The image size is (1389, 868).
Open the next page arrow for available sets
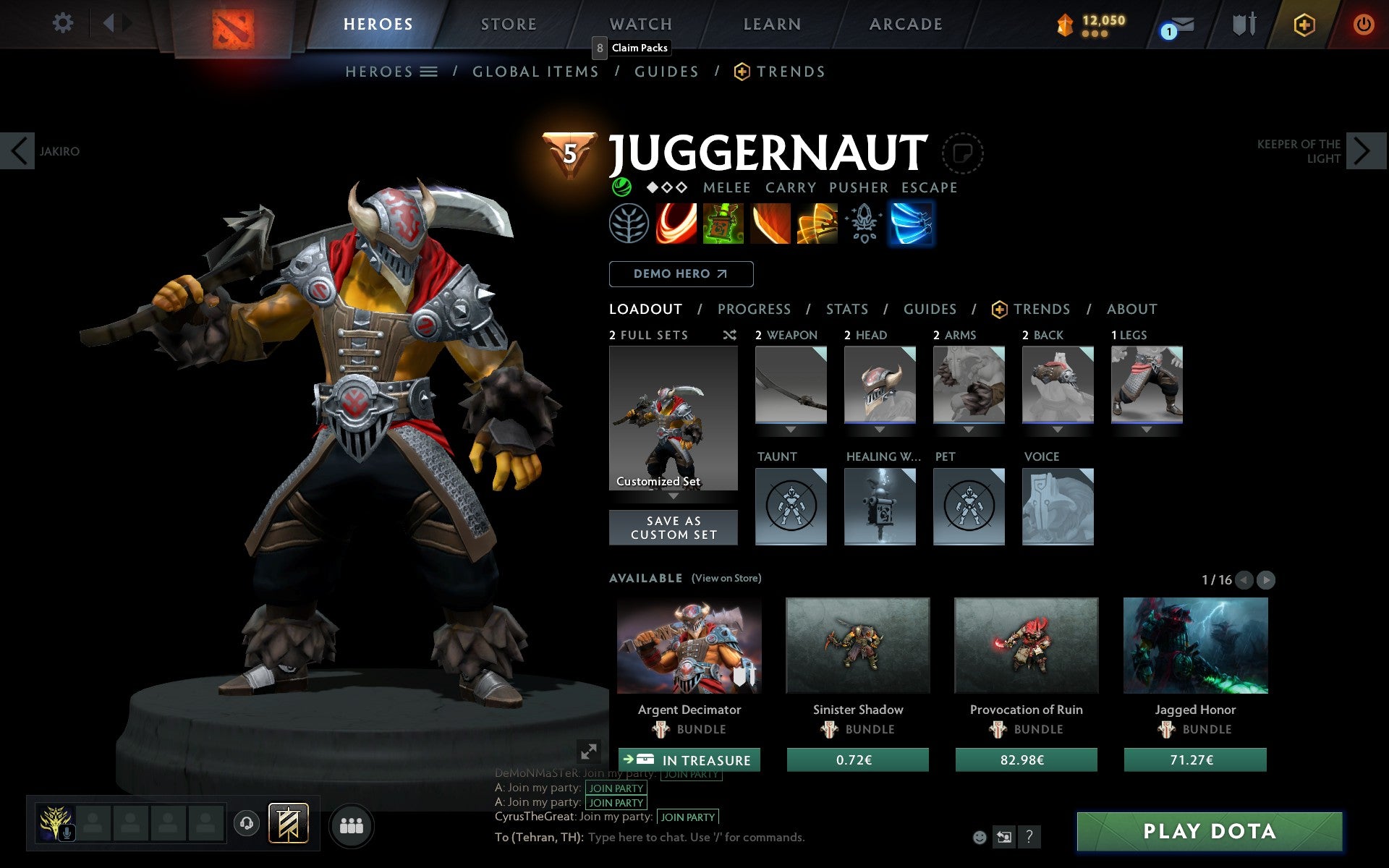coord(1266,579)
